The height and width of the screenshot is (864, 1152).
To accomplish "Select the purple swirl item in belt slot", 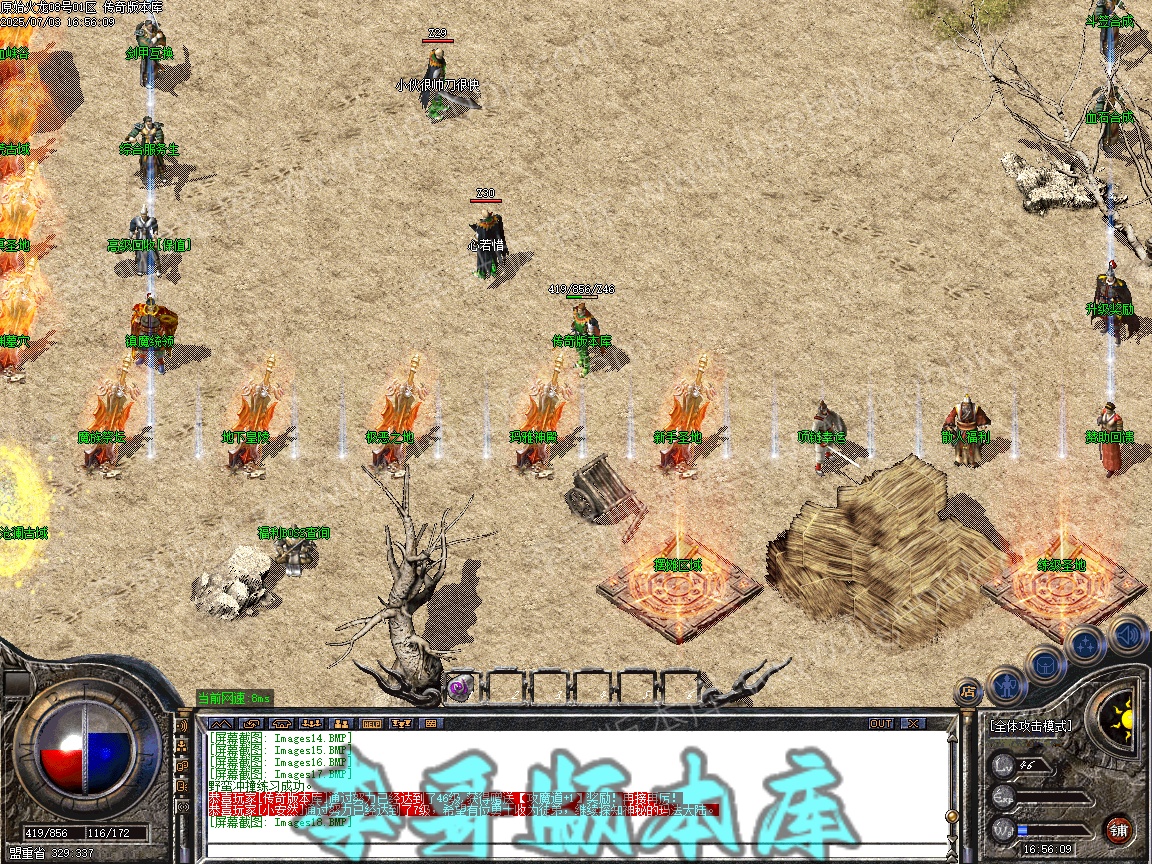I will coord(460,687).
